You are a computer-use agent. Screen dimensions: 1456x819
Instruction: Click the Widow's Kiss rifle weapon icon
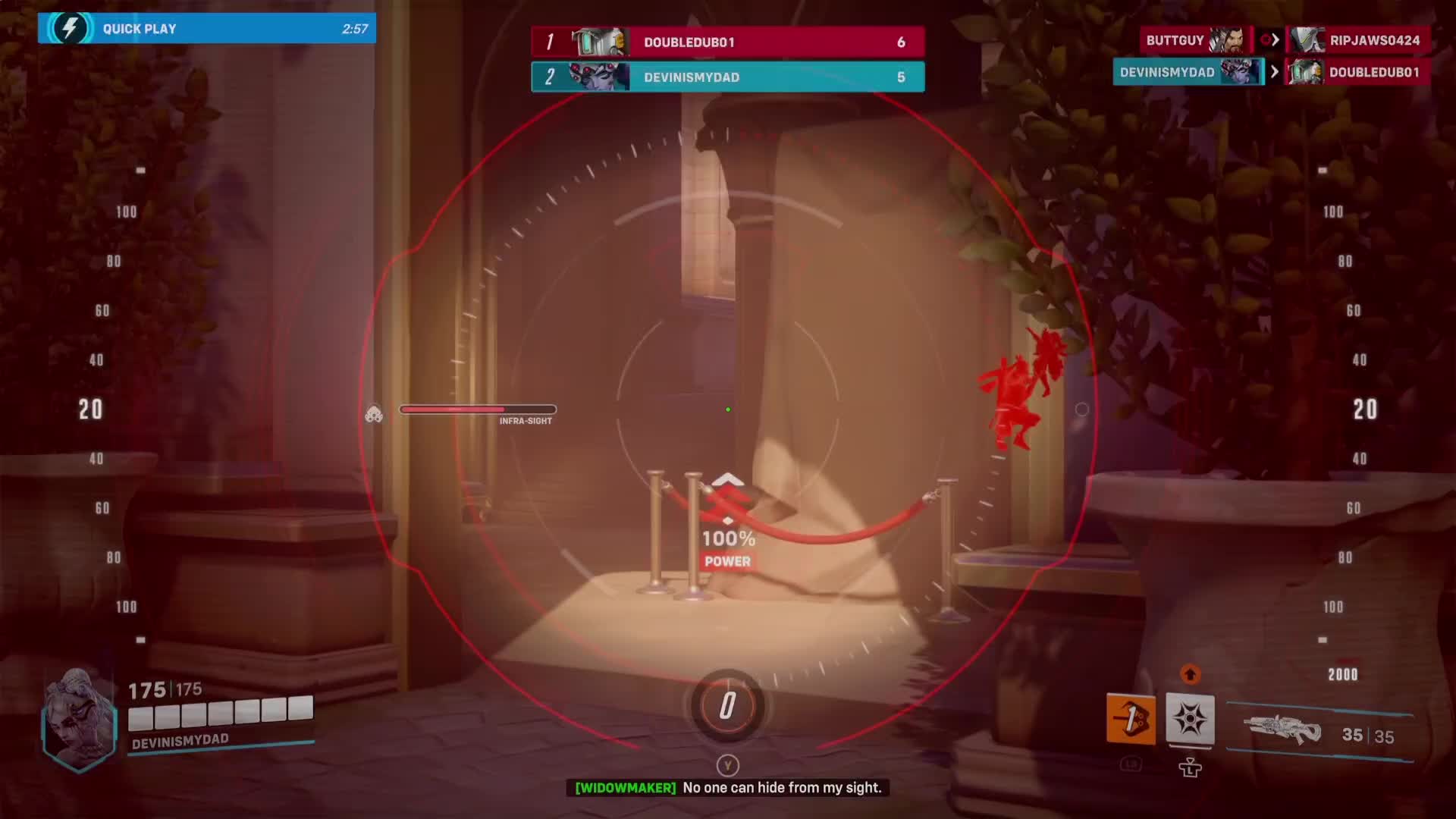click(x=1283, y=733)
